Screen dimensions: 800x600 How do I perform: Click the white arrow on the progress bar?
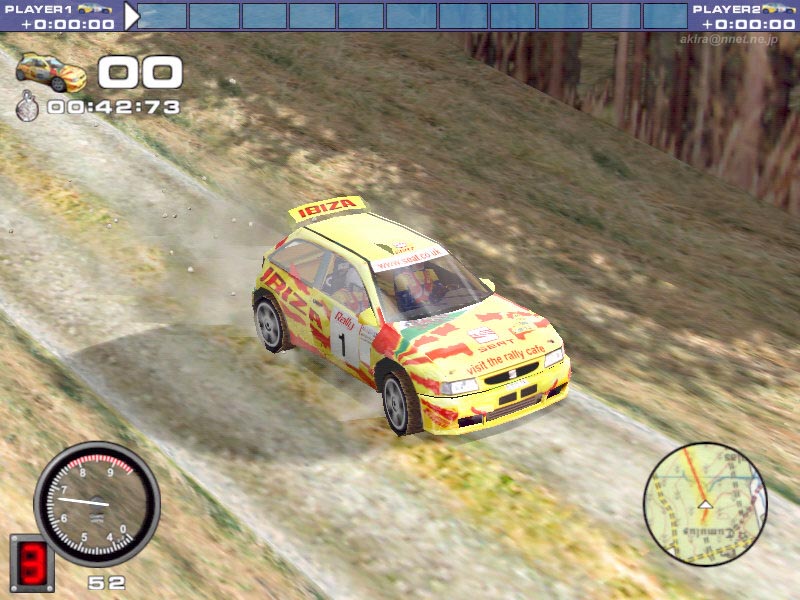[131, 16]
